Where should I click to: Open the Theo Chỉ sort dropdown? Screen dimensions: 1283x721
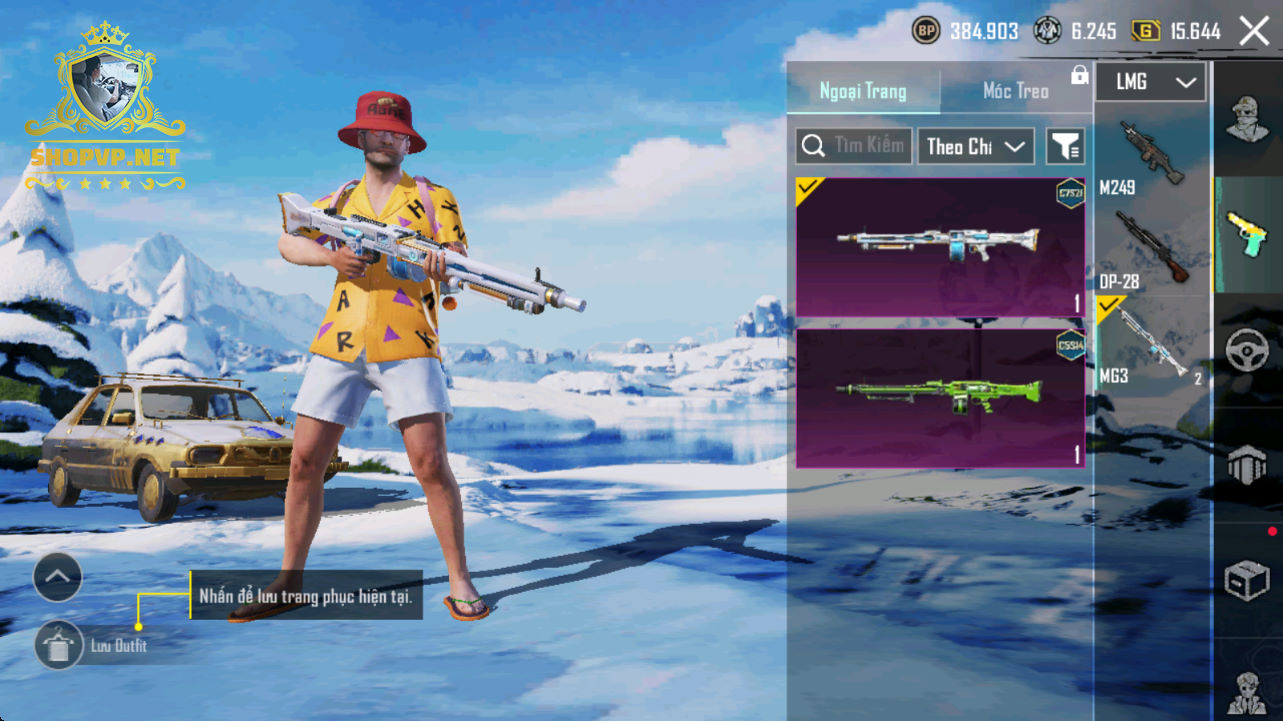(x=976, y=146)
